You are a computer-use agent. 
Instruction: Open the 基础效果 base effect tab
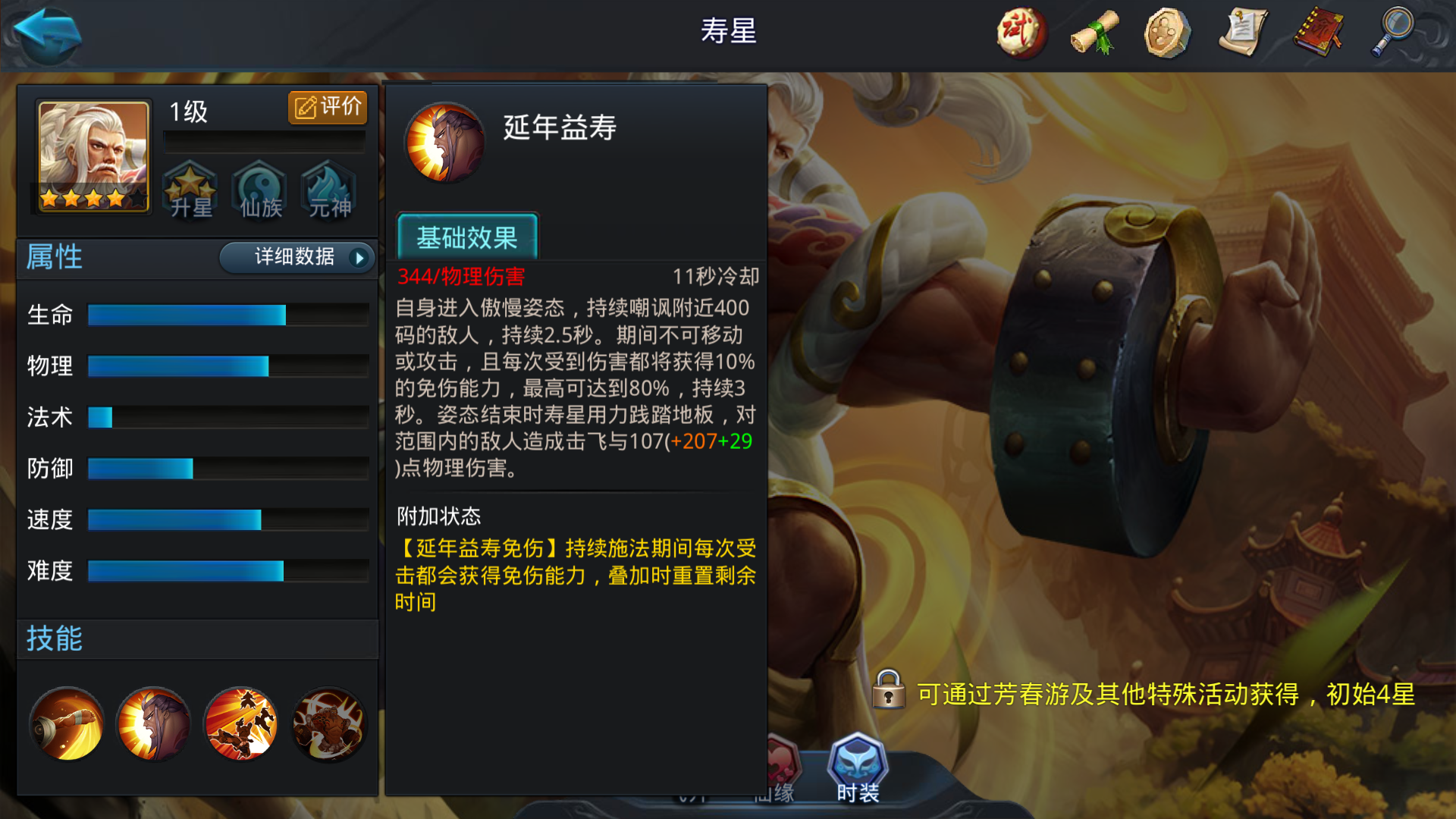(x=467, y=238)
